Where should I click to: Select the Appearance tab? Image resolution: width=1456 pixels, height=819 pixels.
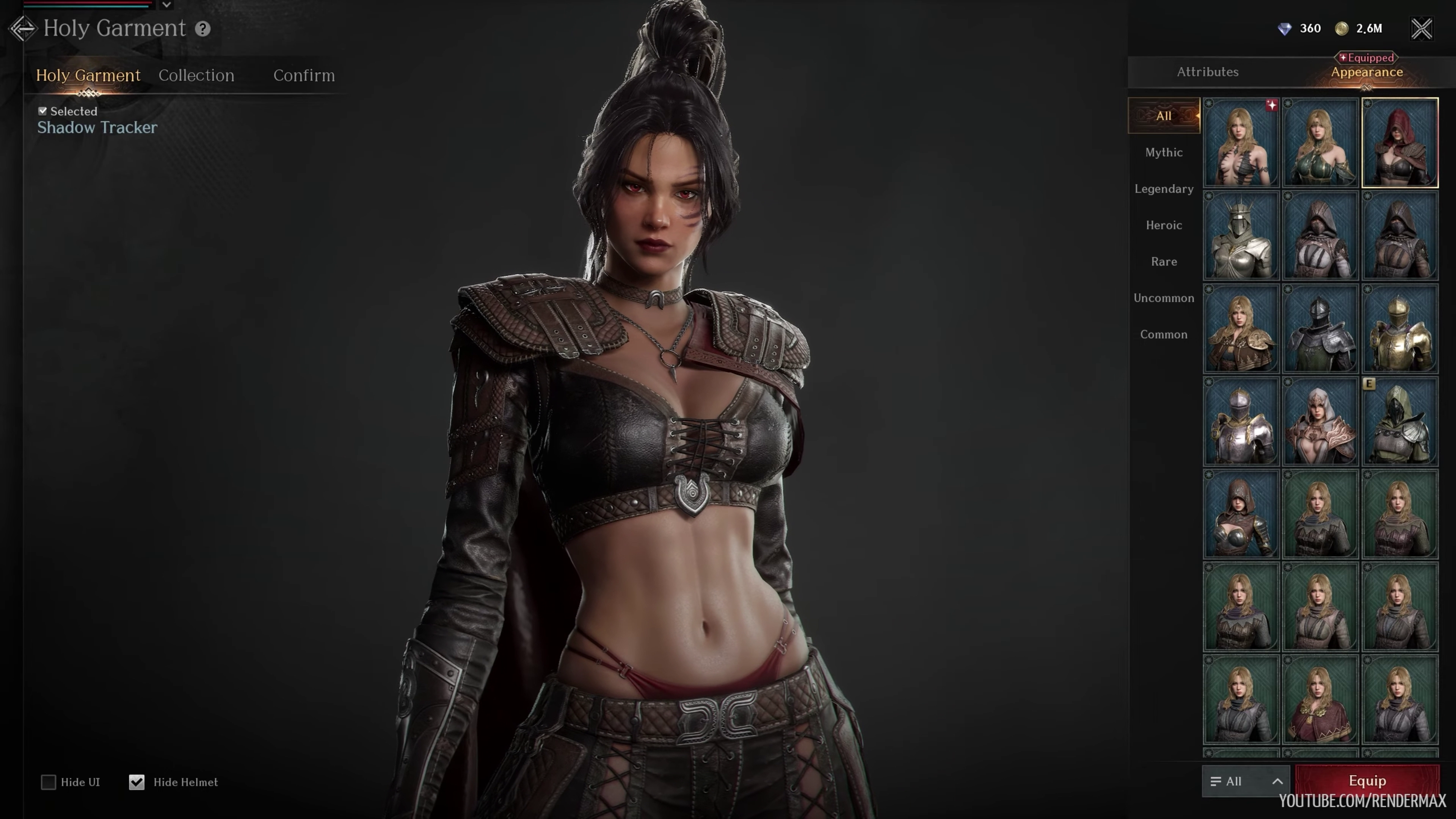pos(1366,72)
